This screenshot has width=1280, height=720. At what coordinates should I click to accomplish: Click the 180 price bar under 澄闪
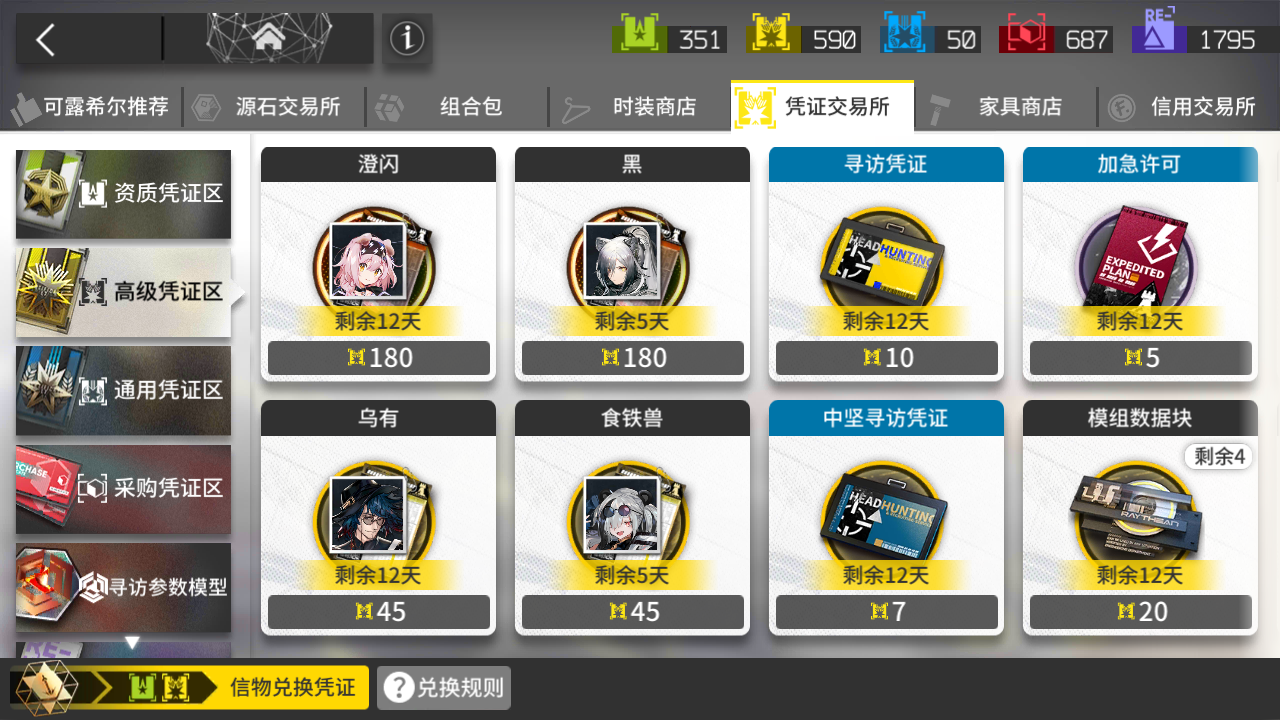pos(377,357)
